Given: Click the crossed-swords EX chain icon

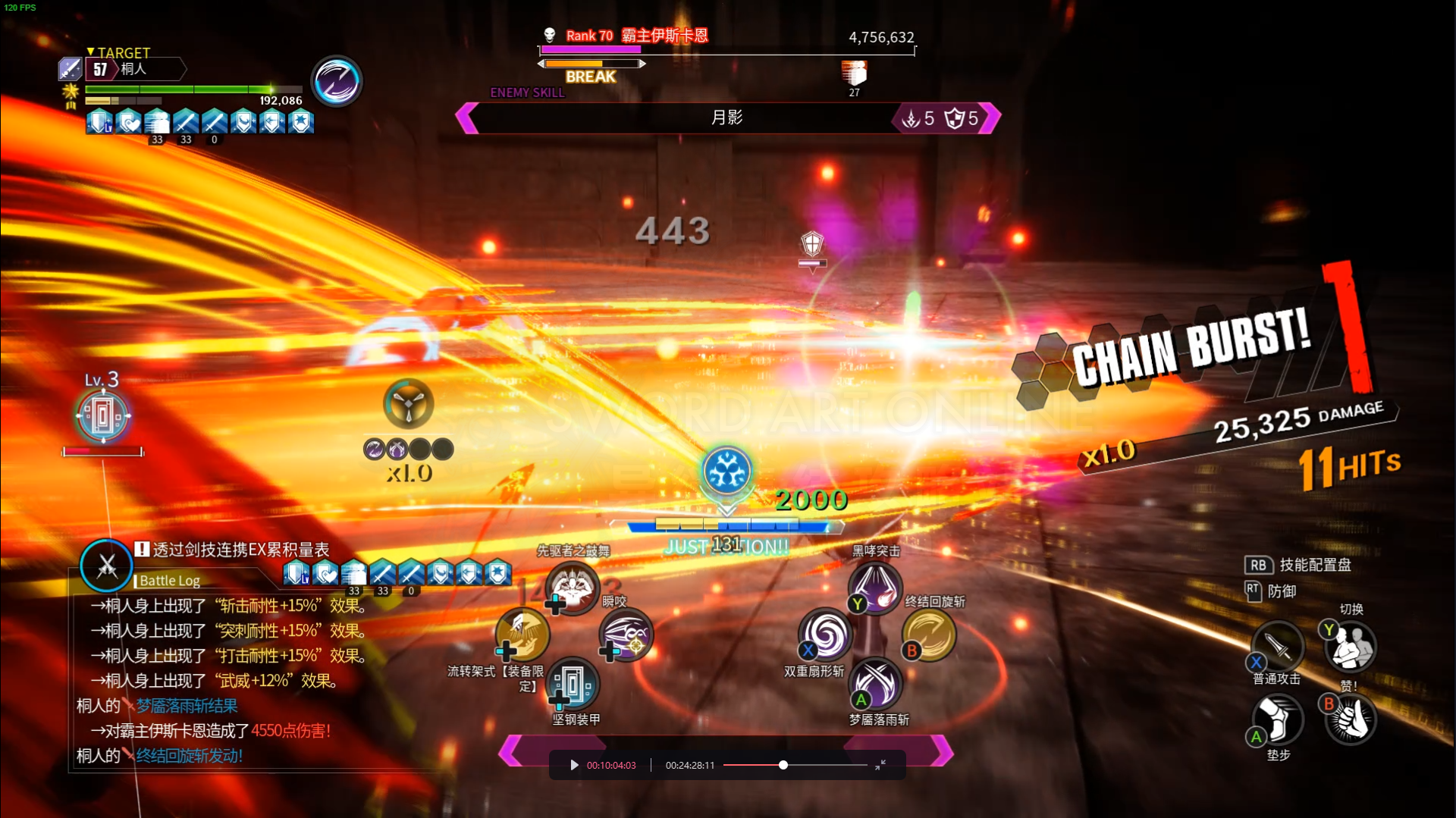Looking at the screenshot, I should [x=106, y=566].
